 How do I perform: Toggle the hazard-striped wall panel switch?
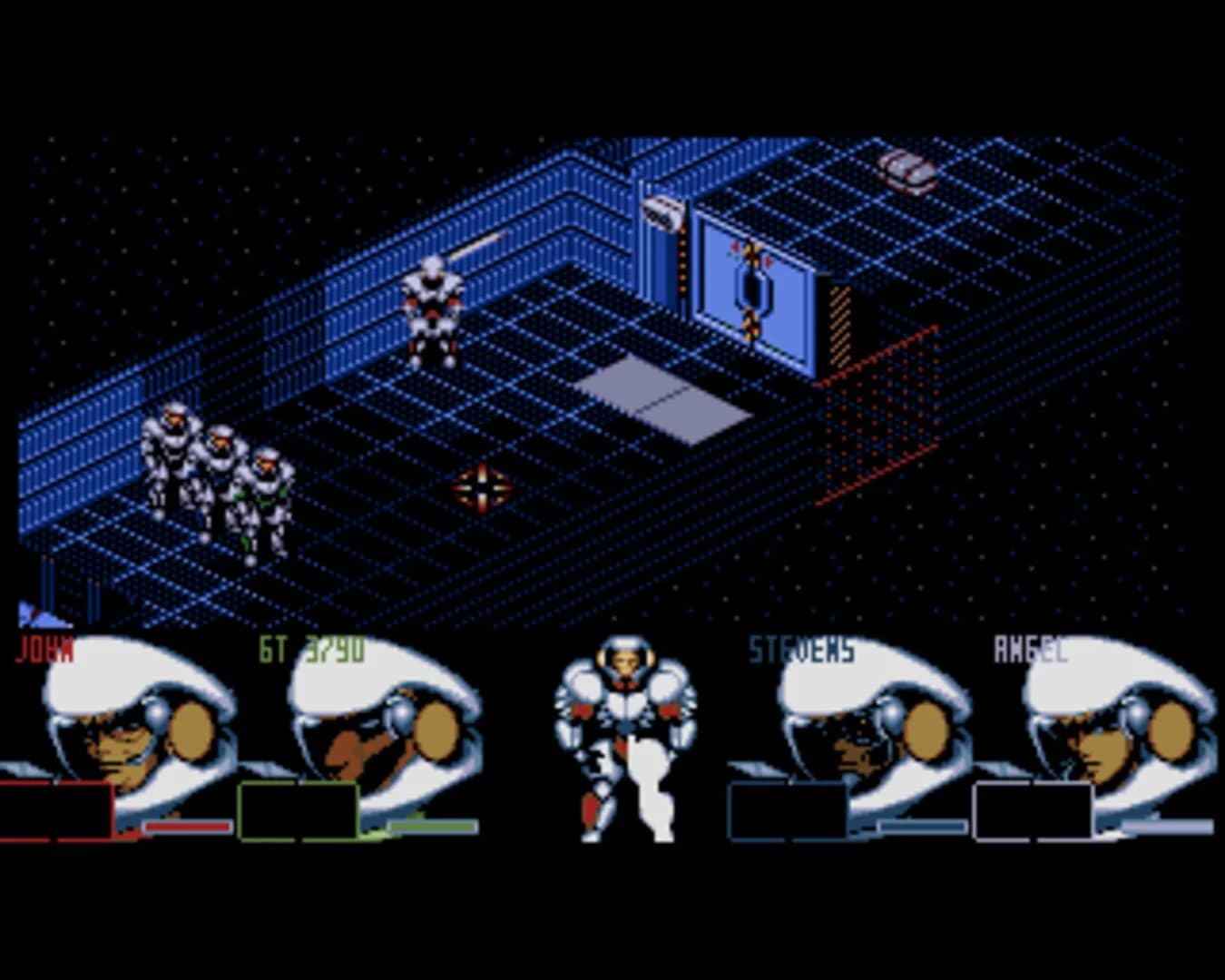point(839,322)
